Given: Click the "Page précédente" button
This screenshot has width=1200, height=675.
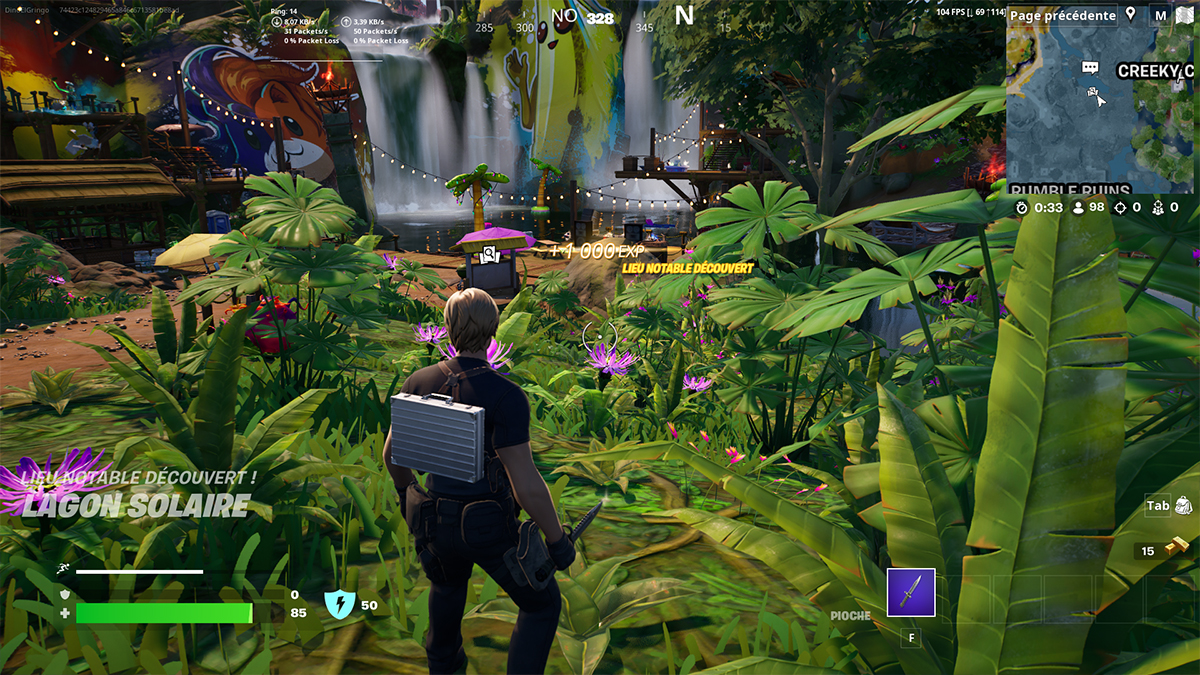Looking at the screenshot, I should pos(1062,15).
